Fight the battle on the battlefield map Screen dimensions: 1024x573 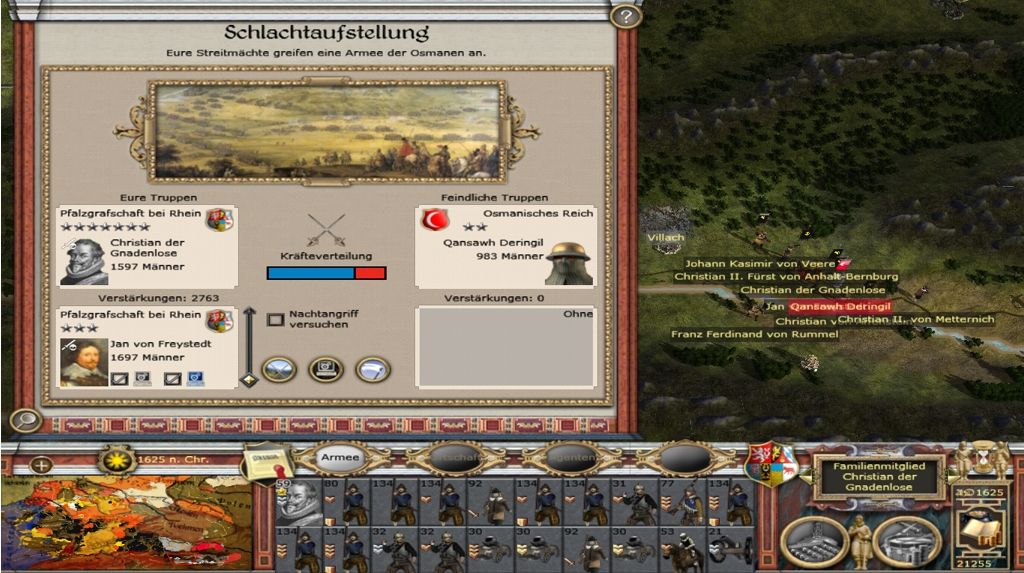279,370
